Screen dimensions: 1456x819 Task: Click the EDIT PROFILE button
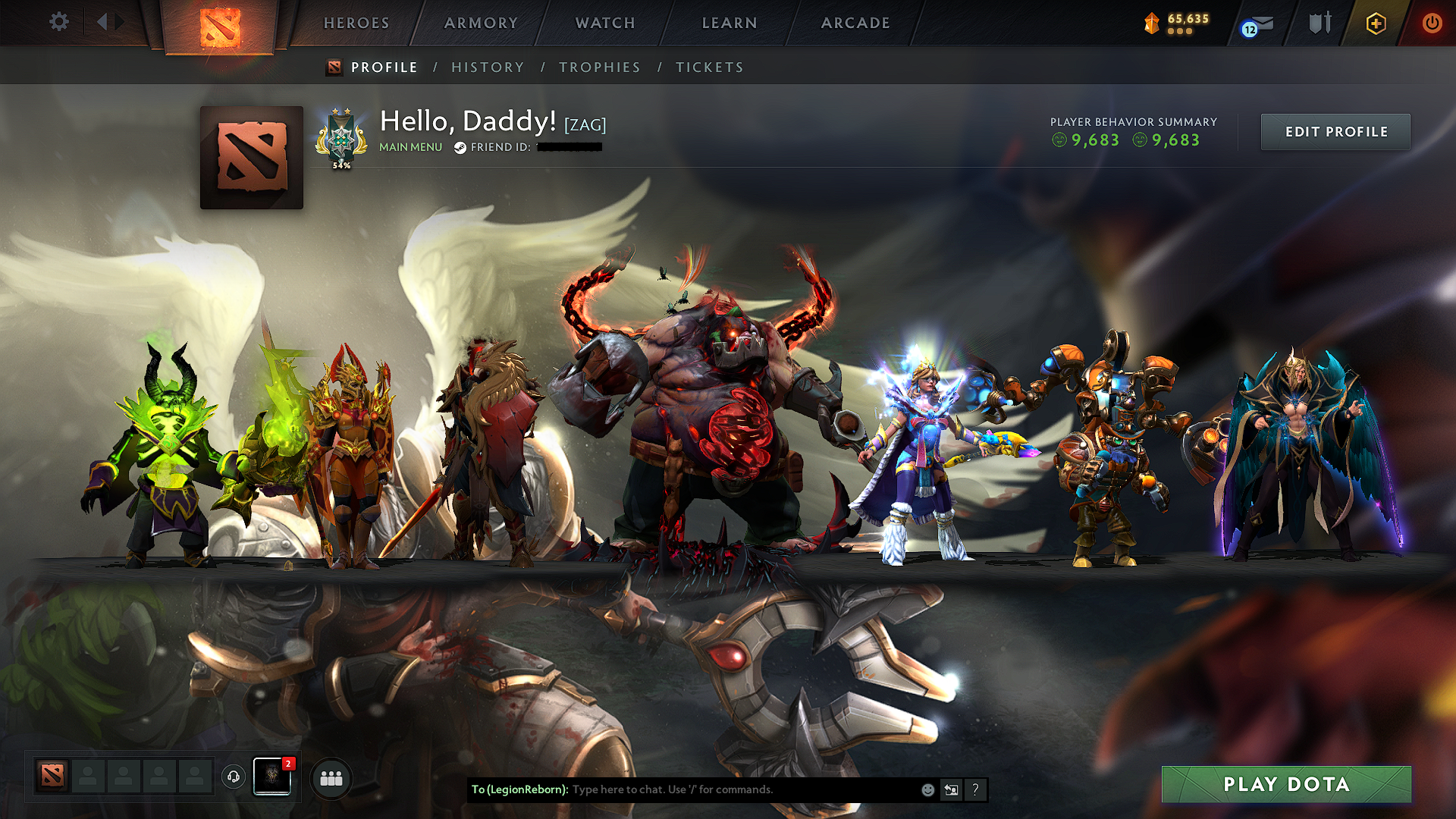pos(1335,131)
